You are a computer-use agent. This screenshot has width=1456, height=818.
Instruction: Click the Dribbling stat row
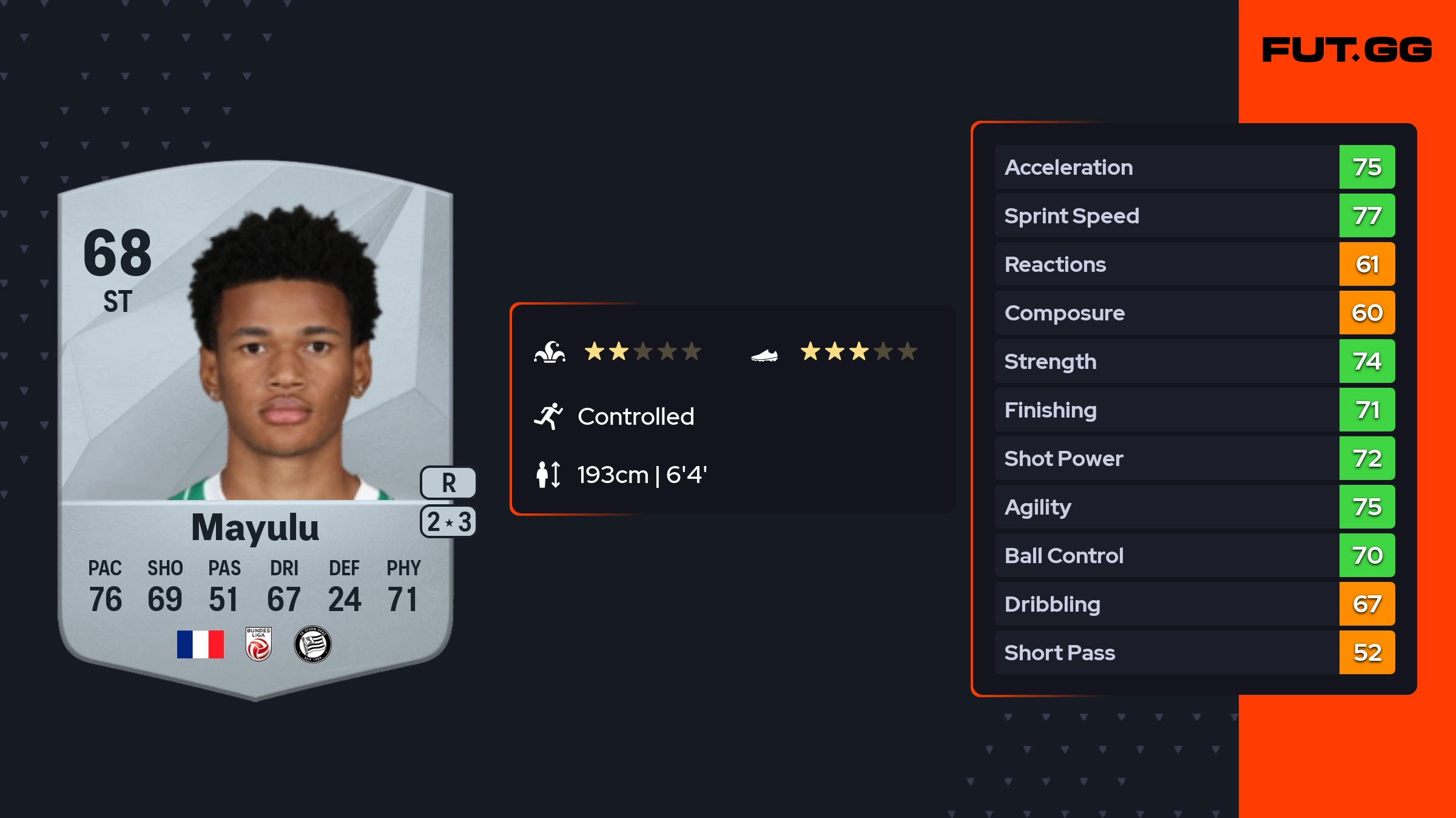point(1194,604)
